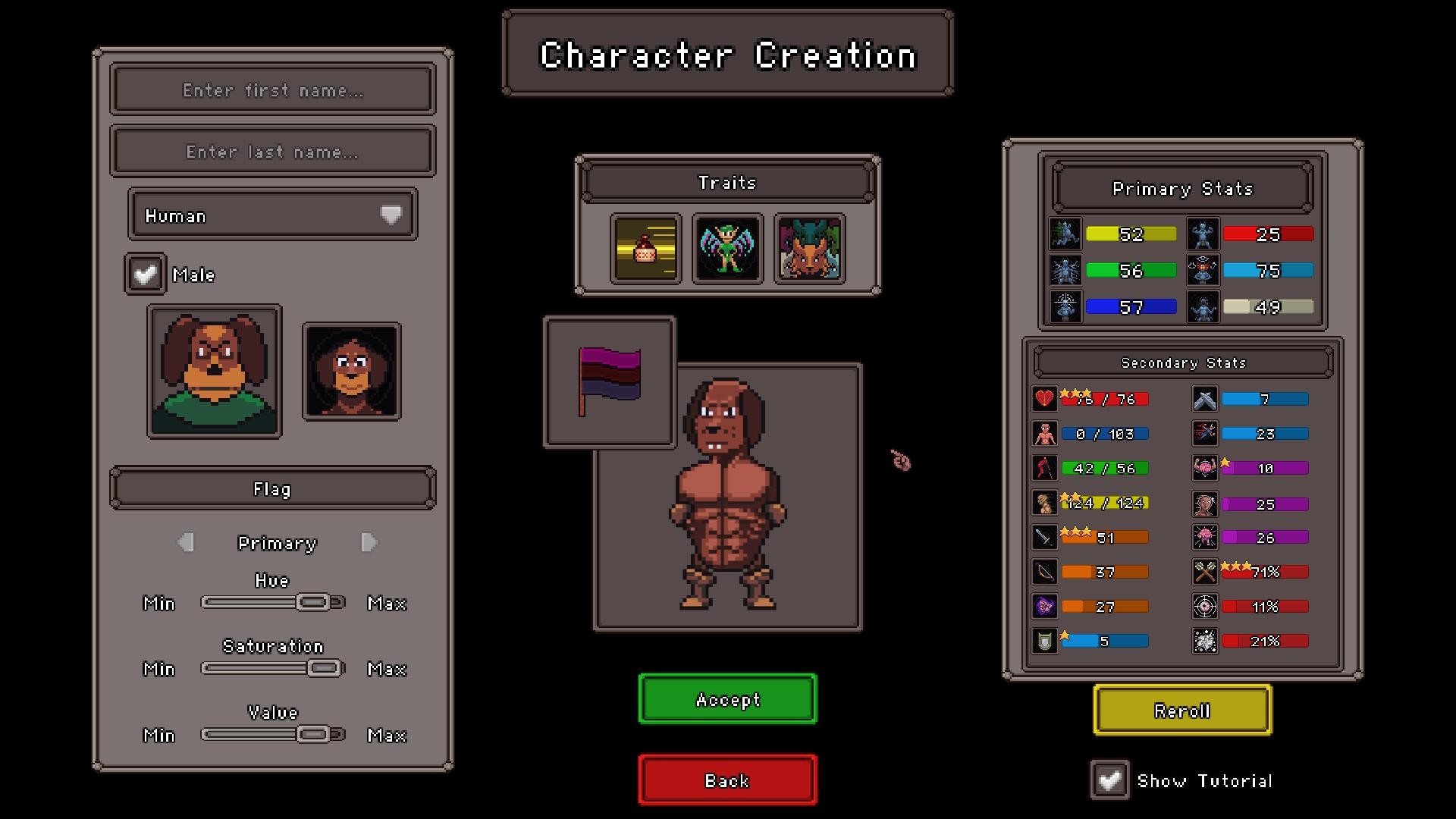Click Accept to confirm the character
Image resolution: width=1456 pixels, height=819 pixels.
pyautogui.click(x=726, y=699)
